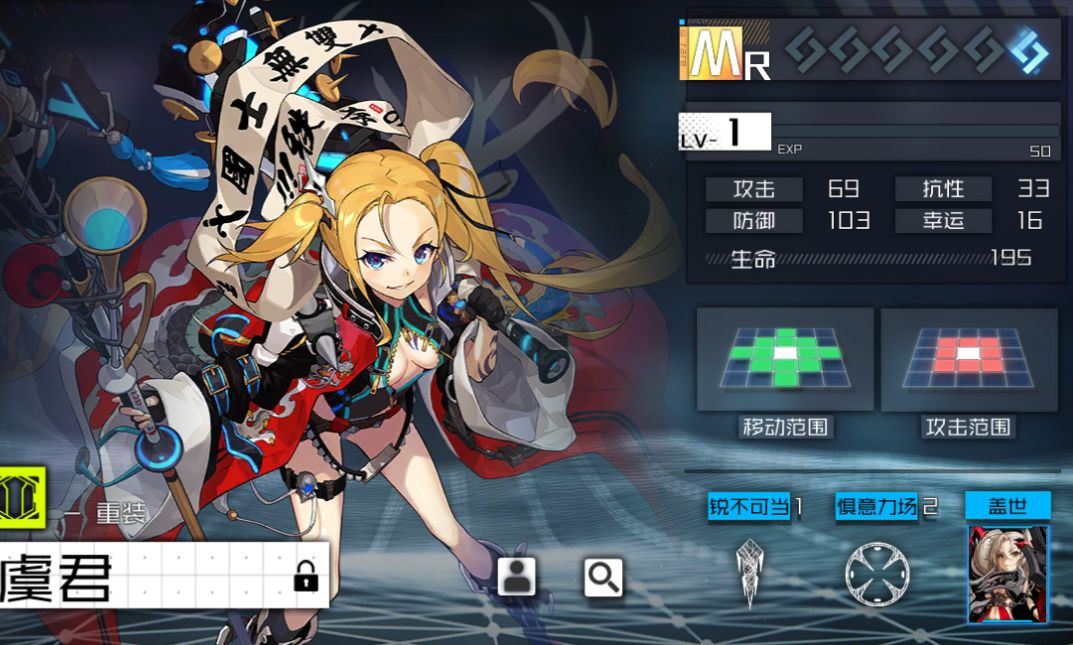Select the 惧意力场 circular skill icon

click(x=876, y=574)
